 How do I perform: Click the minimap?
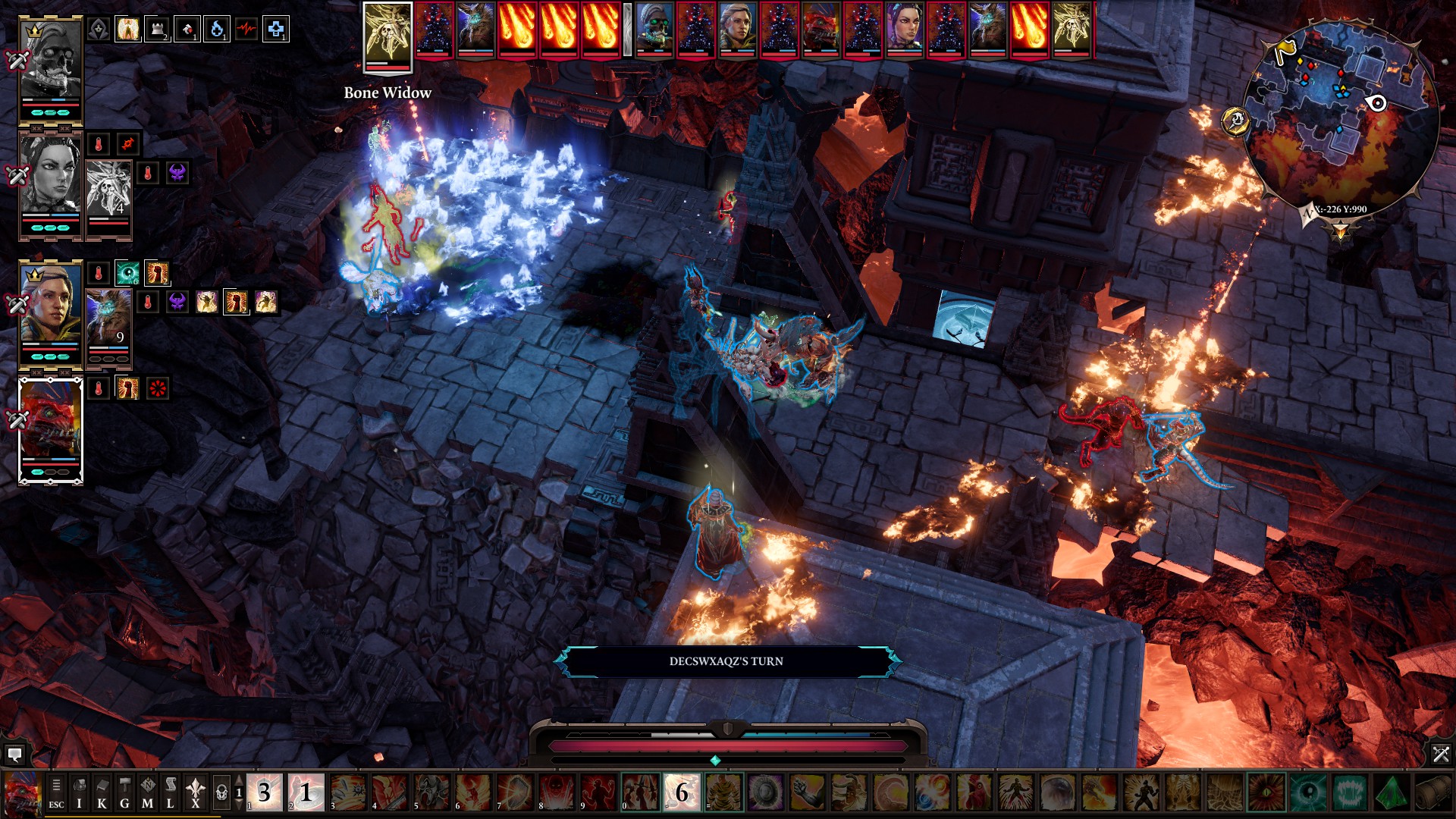click(x=1341, y=114)
